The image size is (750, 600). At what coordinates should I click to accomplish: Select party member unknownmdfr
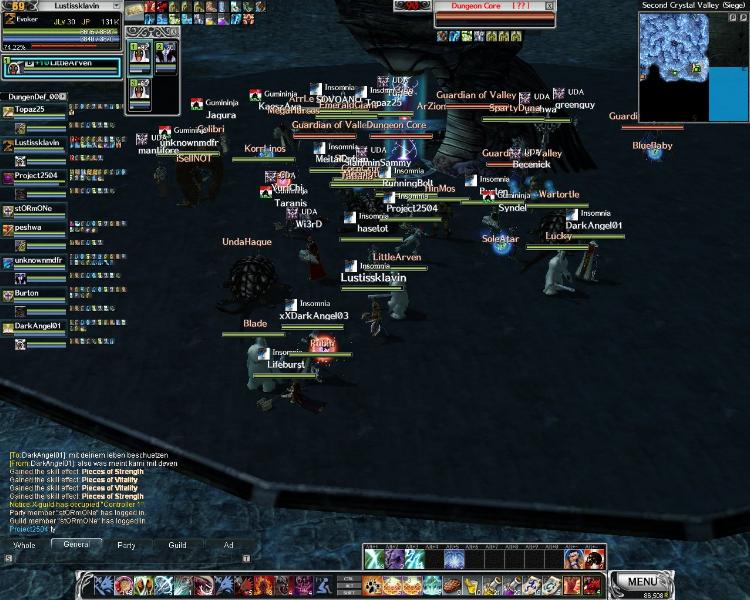[37, 260]
